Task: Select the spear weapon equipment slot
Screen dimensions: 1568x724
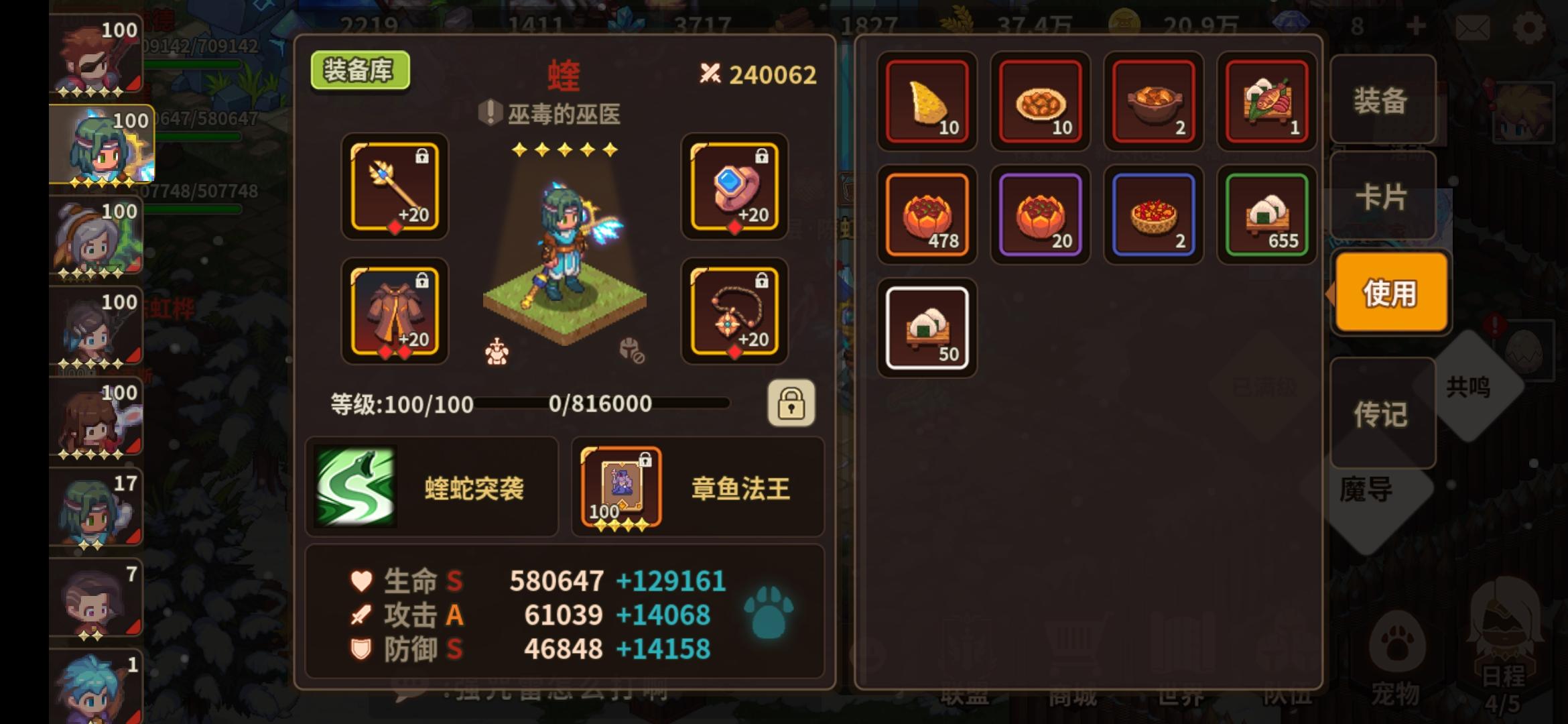Action: pos(394,188)
